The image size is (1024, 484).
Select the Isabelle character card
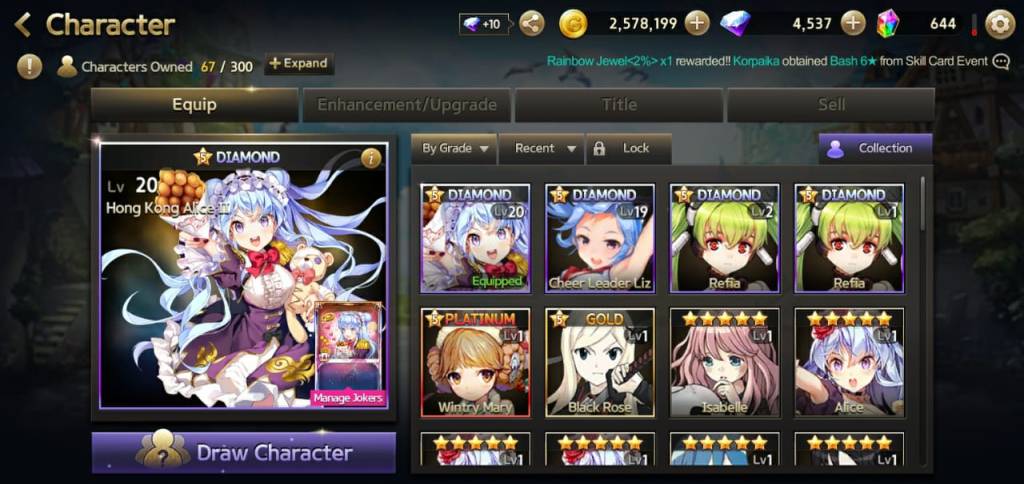pos(724,362)
